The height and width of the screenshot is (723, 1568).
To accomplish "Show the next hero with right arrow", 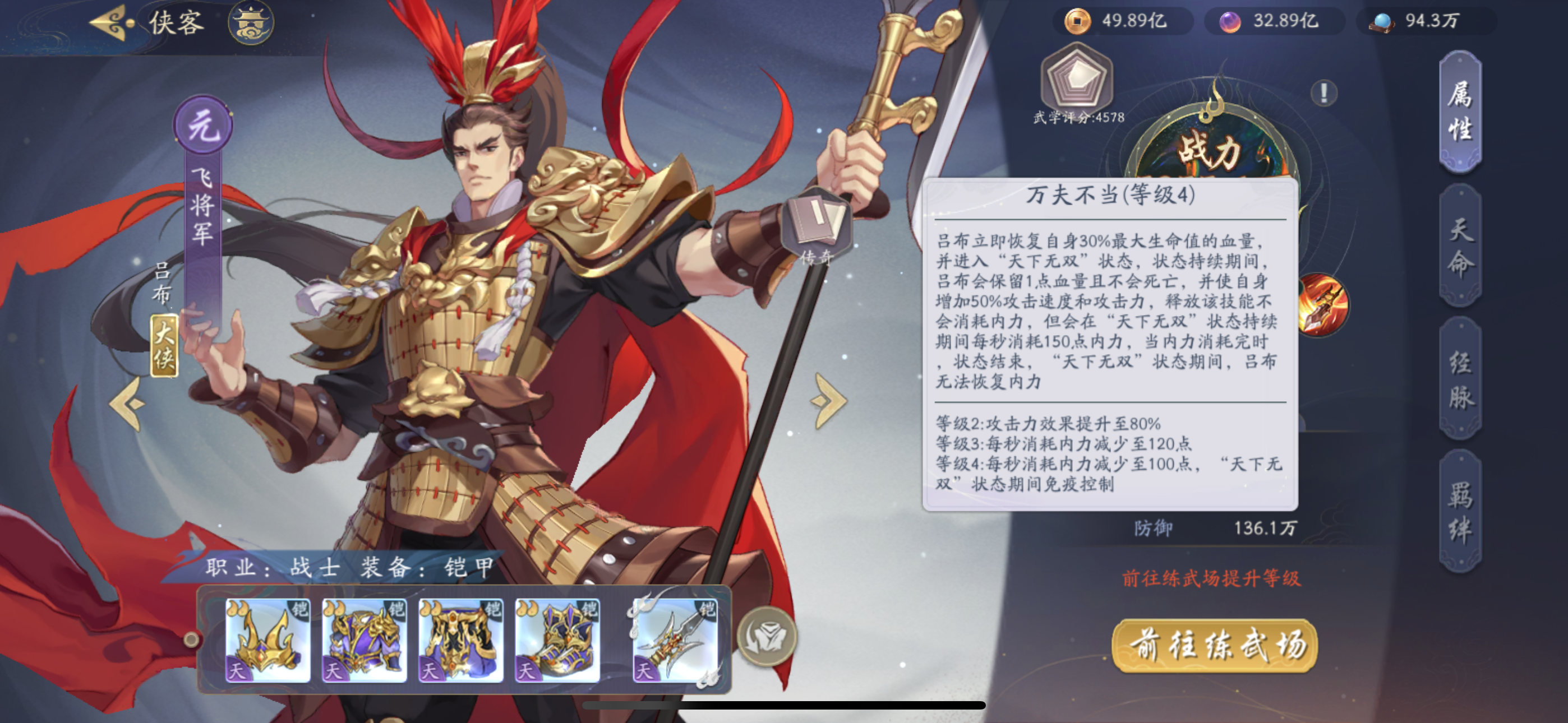I will pos(828,400).
